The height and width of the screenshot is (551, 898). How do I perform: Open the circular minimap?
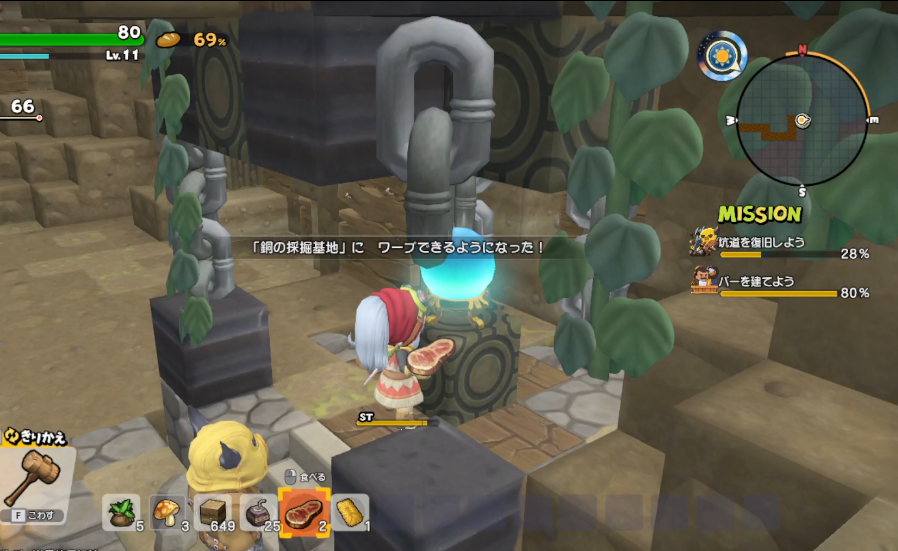click(x=802, y=119)
